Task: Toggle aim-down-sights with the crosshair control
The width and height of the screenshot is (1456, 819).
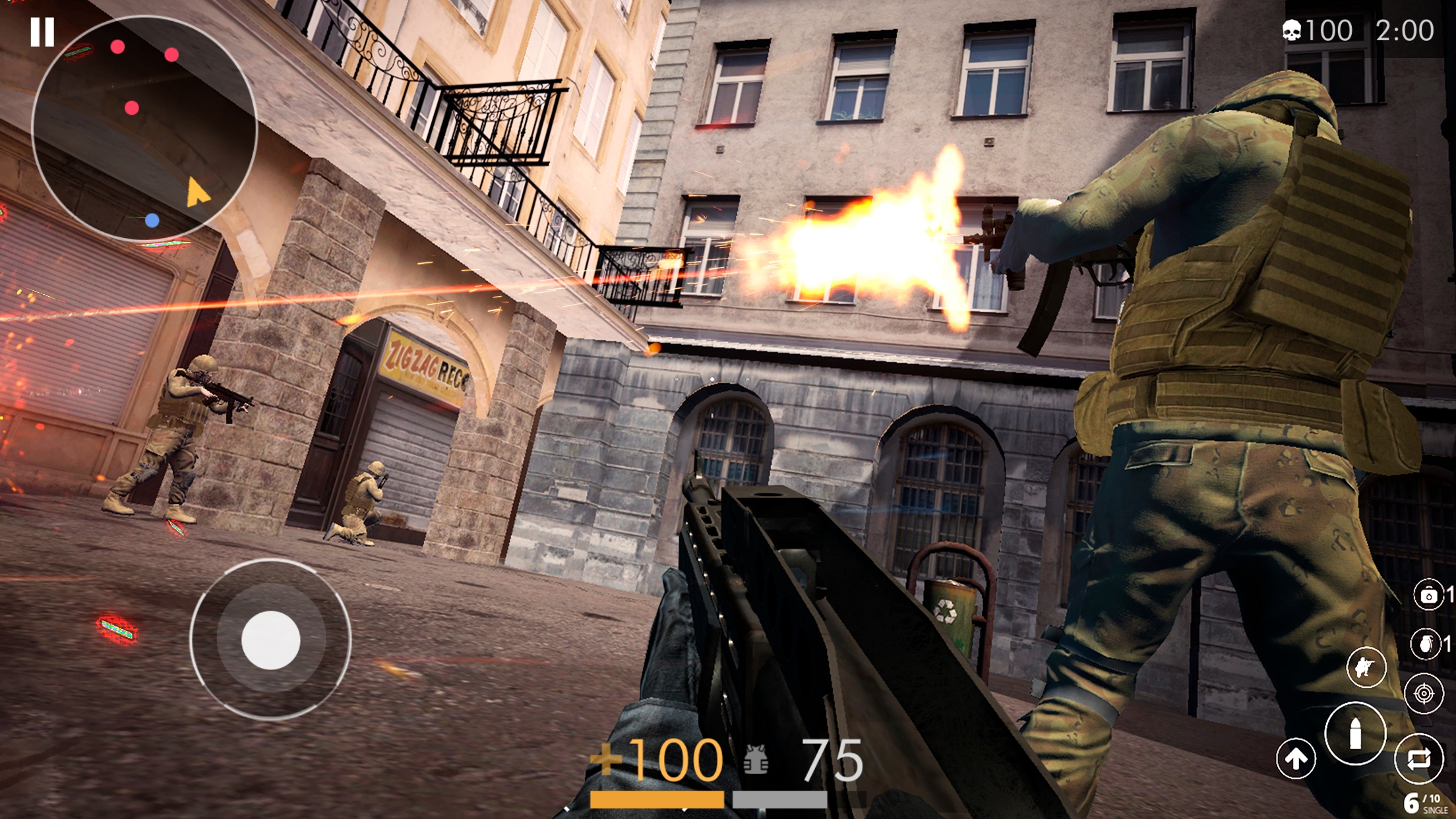Action: point(1423,694)
